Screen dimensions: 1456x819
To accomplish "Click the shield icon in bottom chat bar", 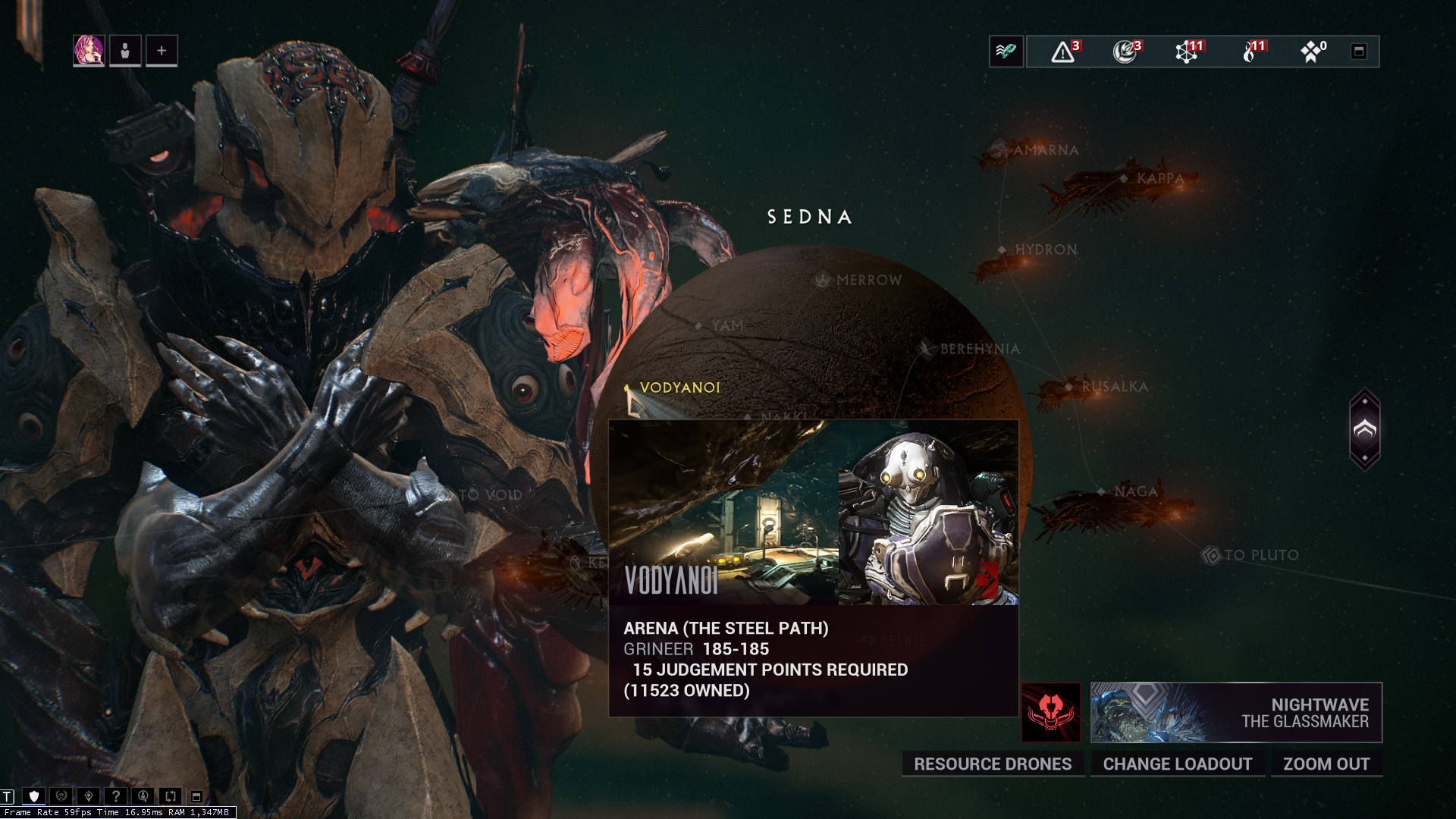I will coord(34,796).
